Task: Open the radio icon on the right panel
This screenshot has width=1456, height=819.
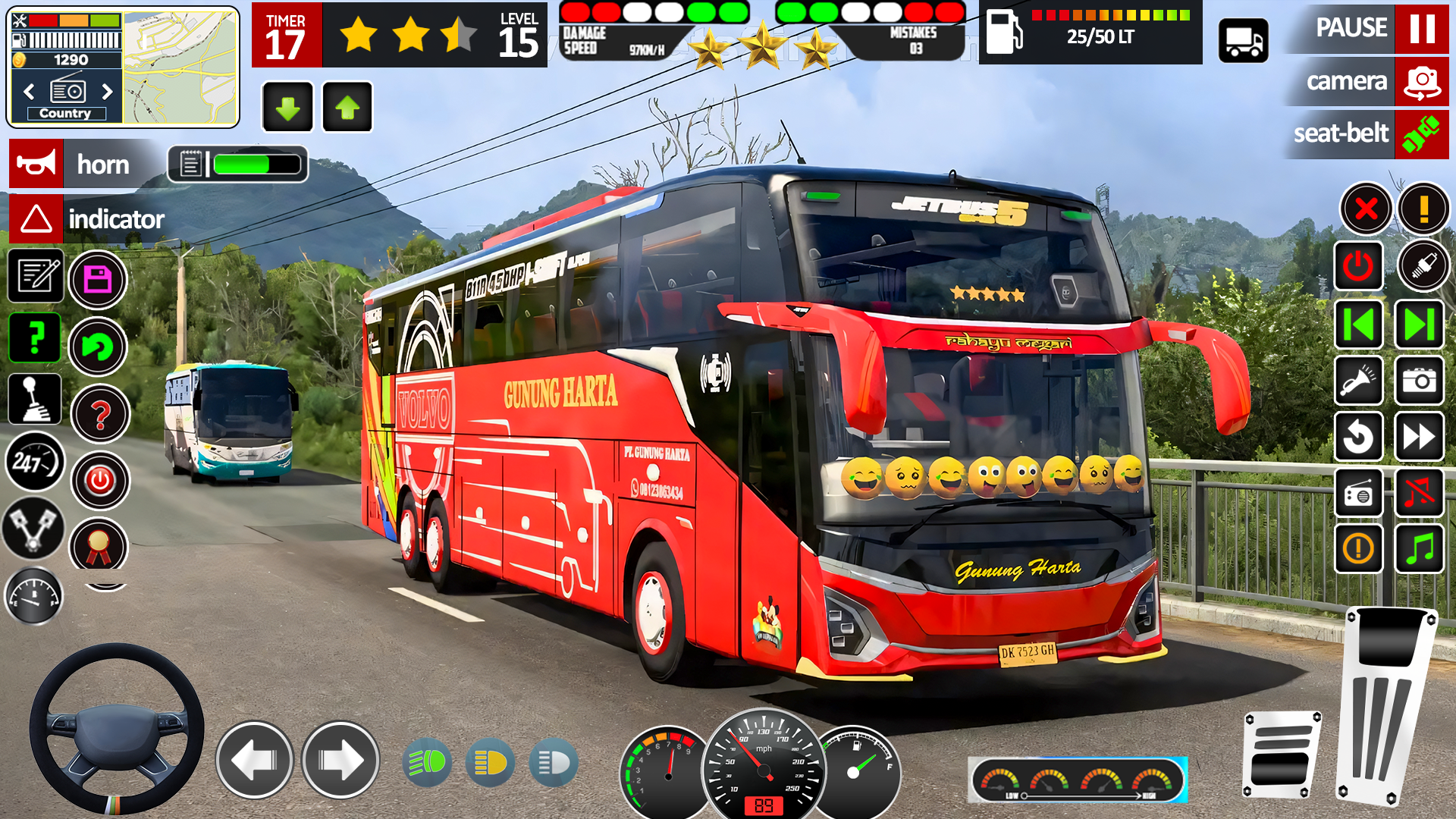Action: [x=1358, y=494]
